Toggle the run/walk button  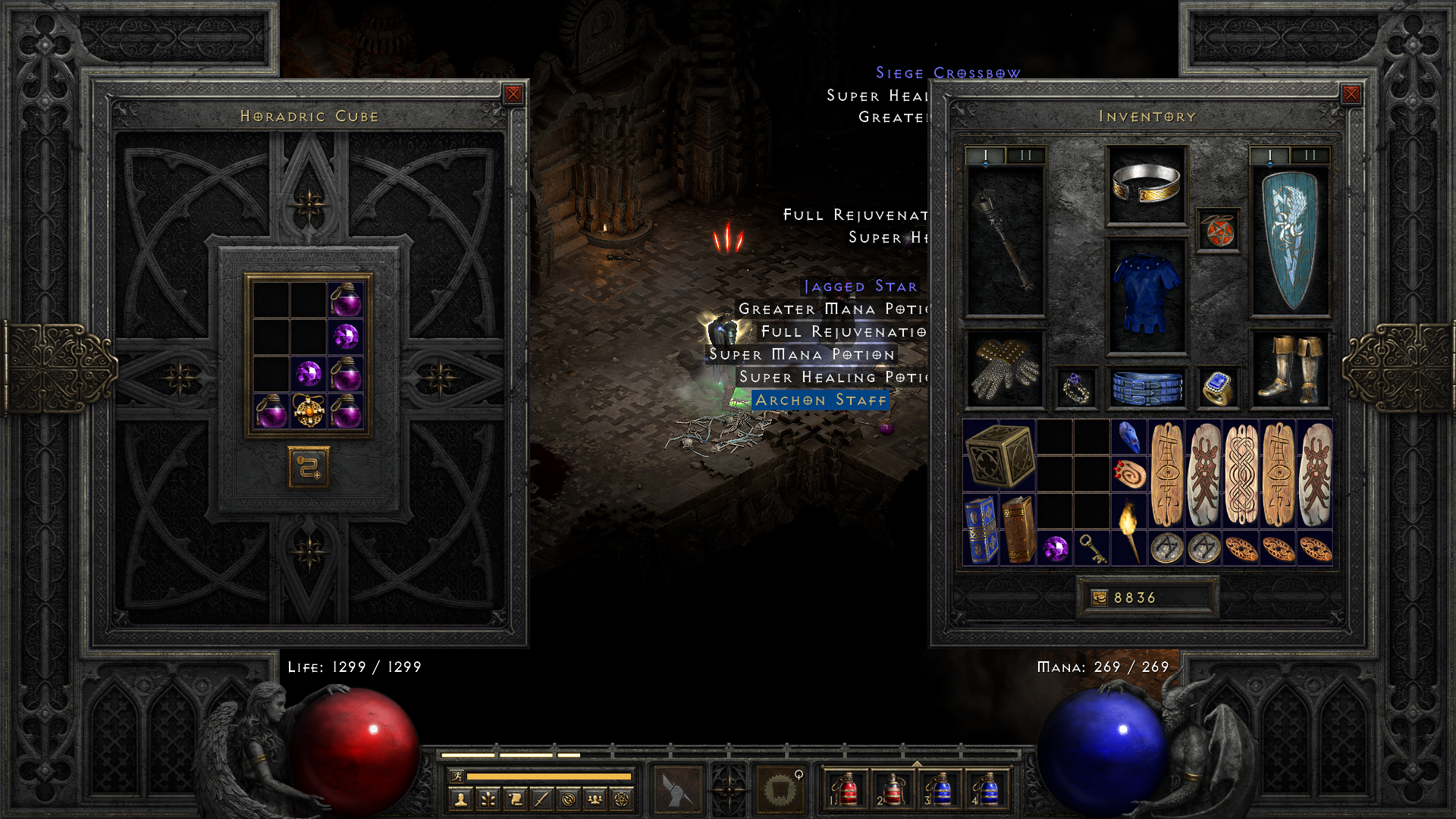457,776
